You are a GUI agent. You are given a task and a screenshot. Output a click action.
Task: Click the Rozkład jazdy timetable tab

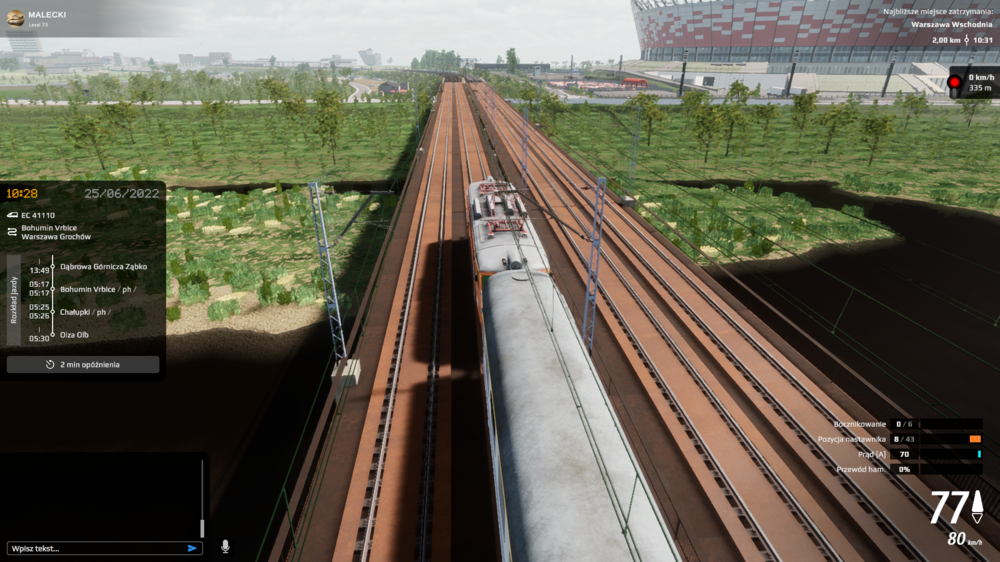[13, 300]
